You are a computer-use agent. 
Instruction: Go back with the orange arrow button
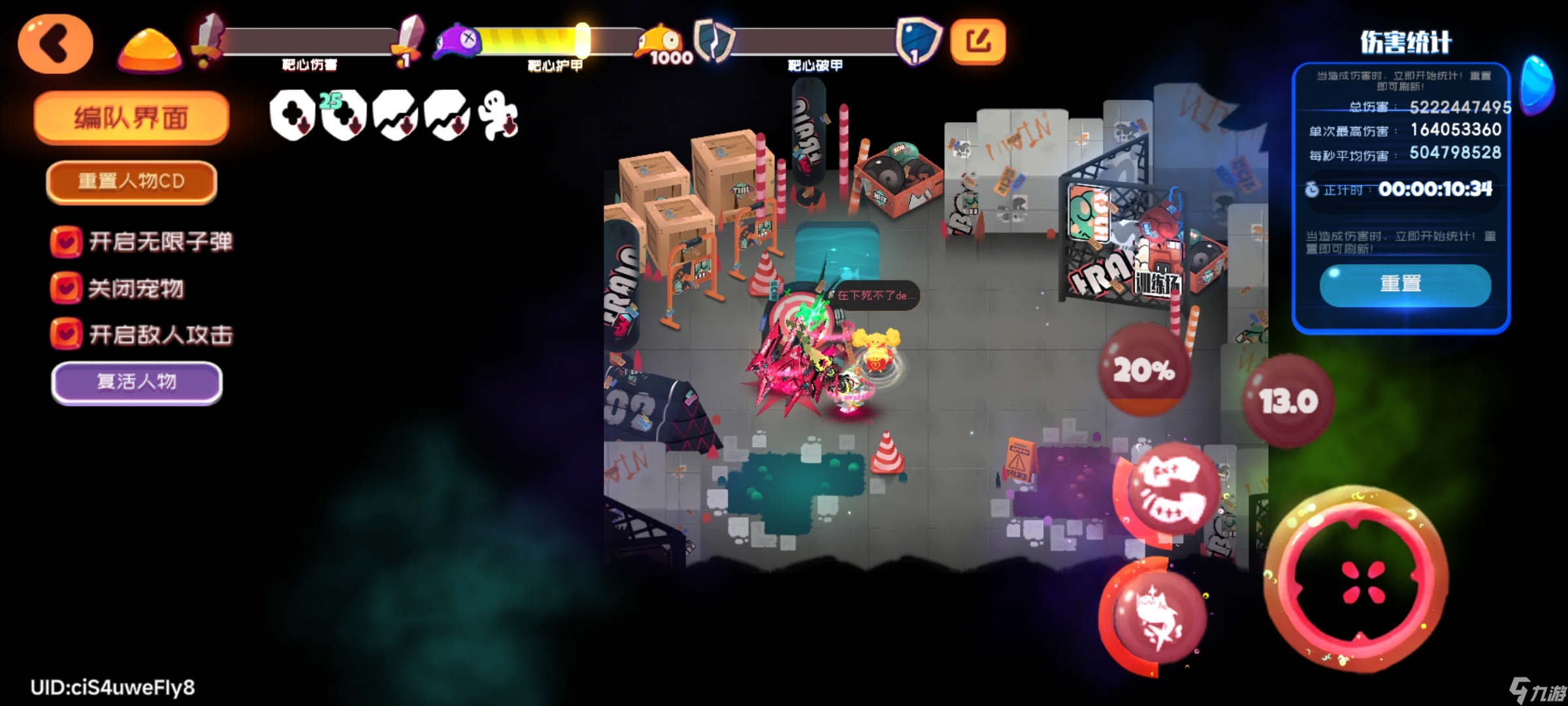[56, 44]
